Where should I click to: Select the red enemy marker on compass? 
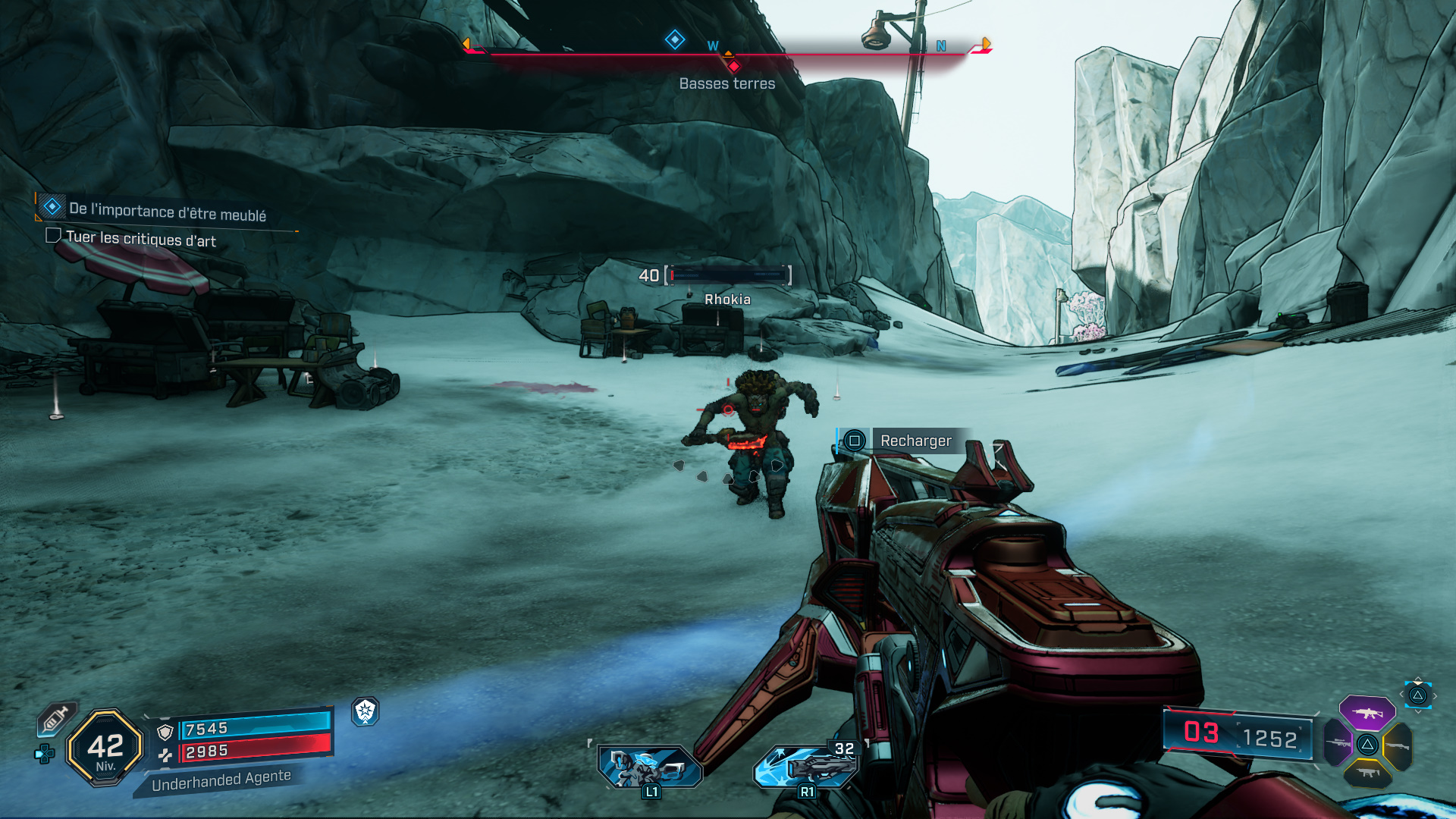tap(734, 66)
